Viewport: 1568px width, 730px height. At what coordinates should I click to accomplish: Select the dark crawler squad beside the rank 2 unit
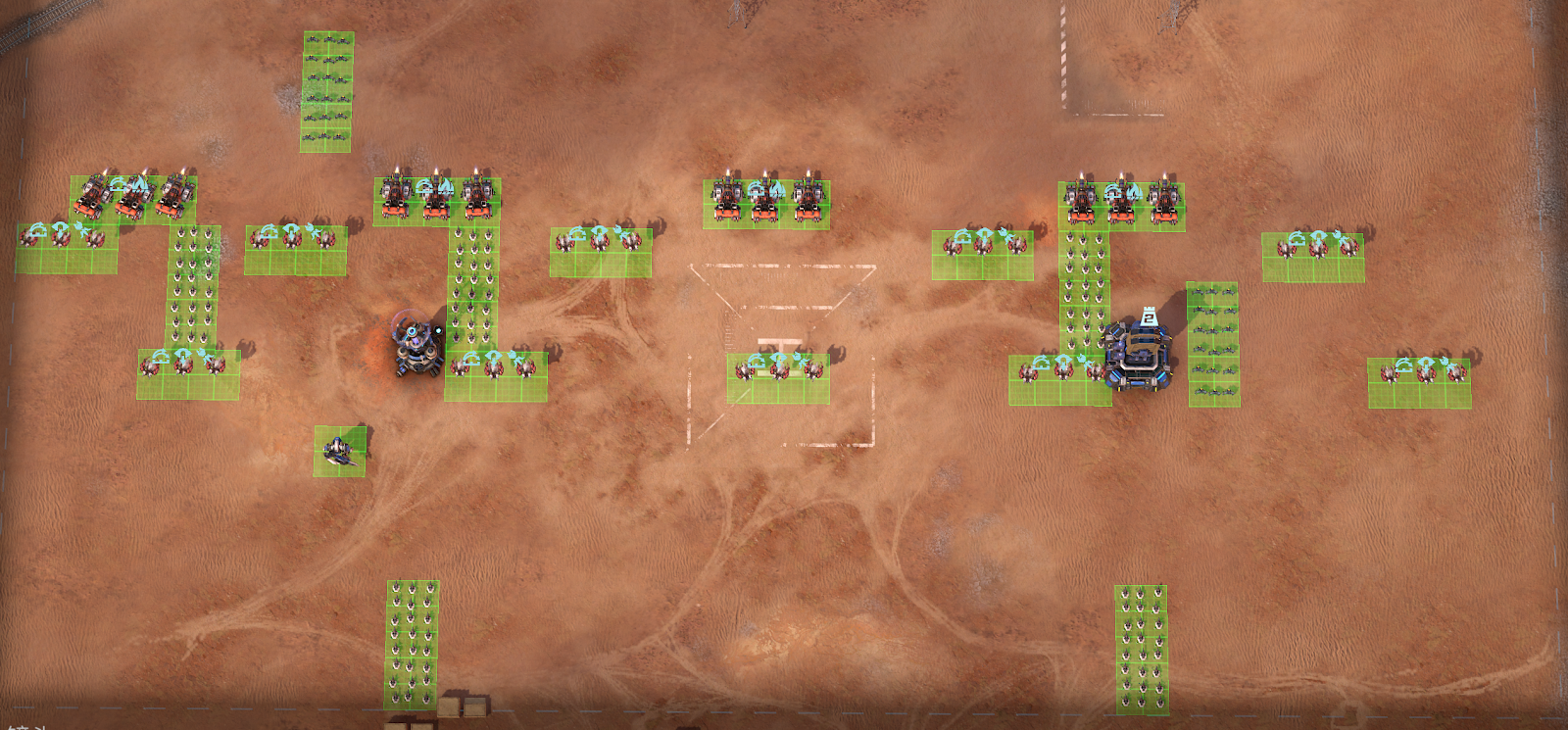pyautogui.click(x=1213, y=344)
